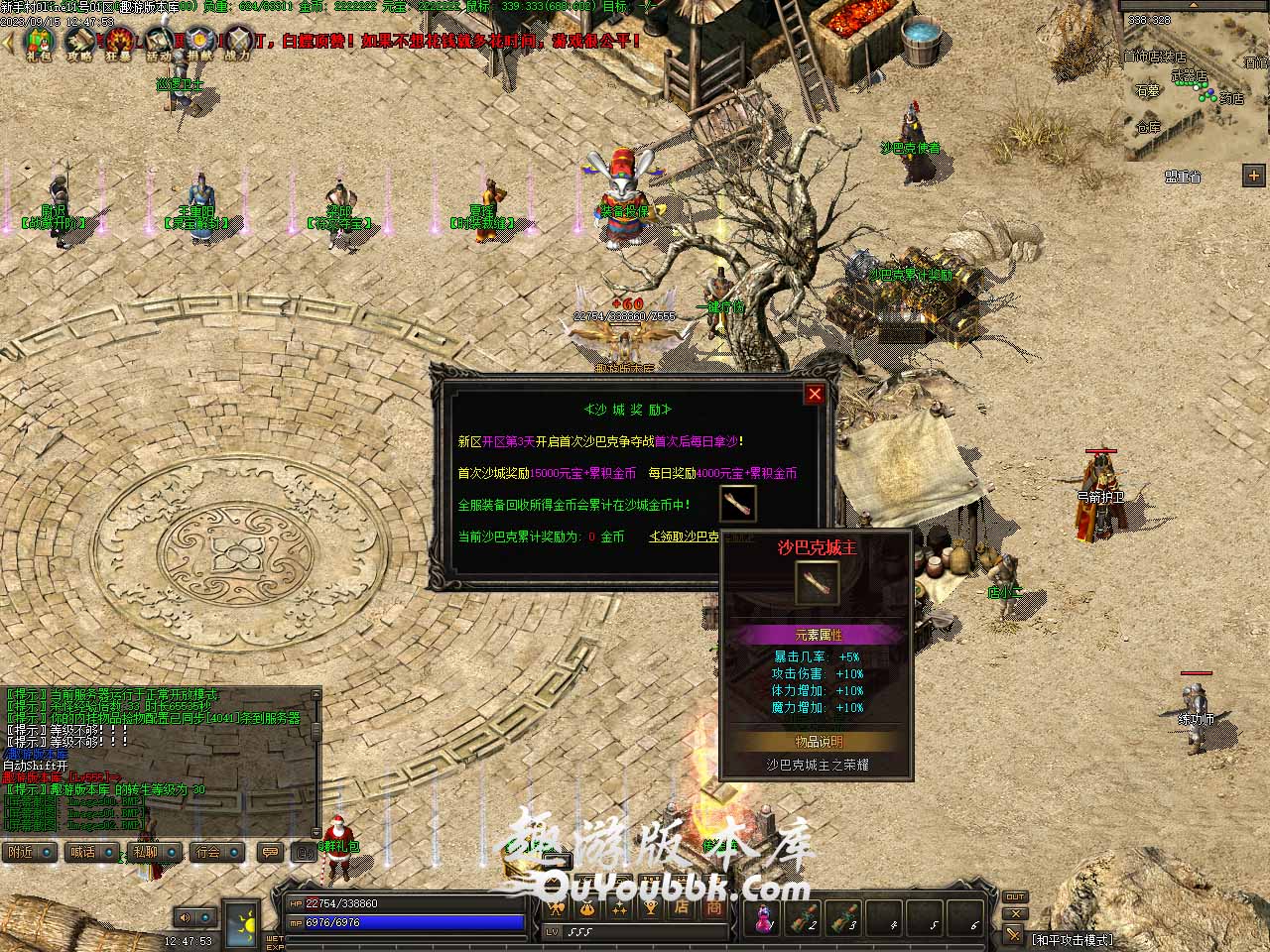Close the 沙城奖励 reward dialog
This screenshot has width=1270, height=952.
tap(815, 394)
